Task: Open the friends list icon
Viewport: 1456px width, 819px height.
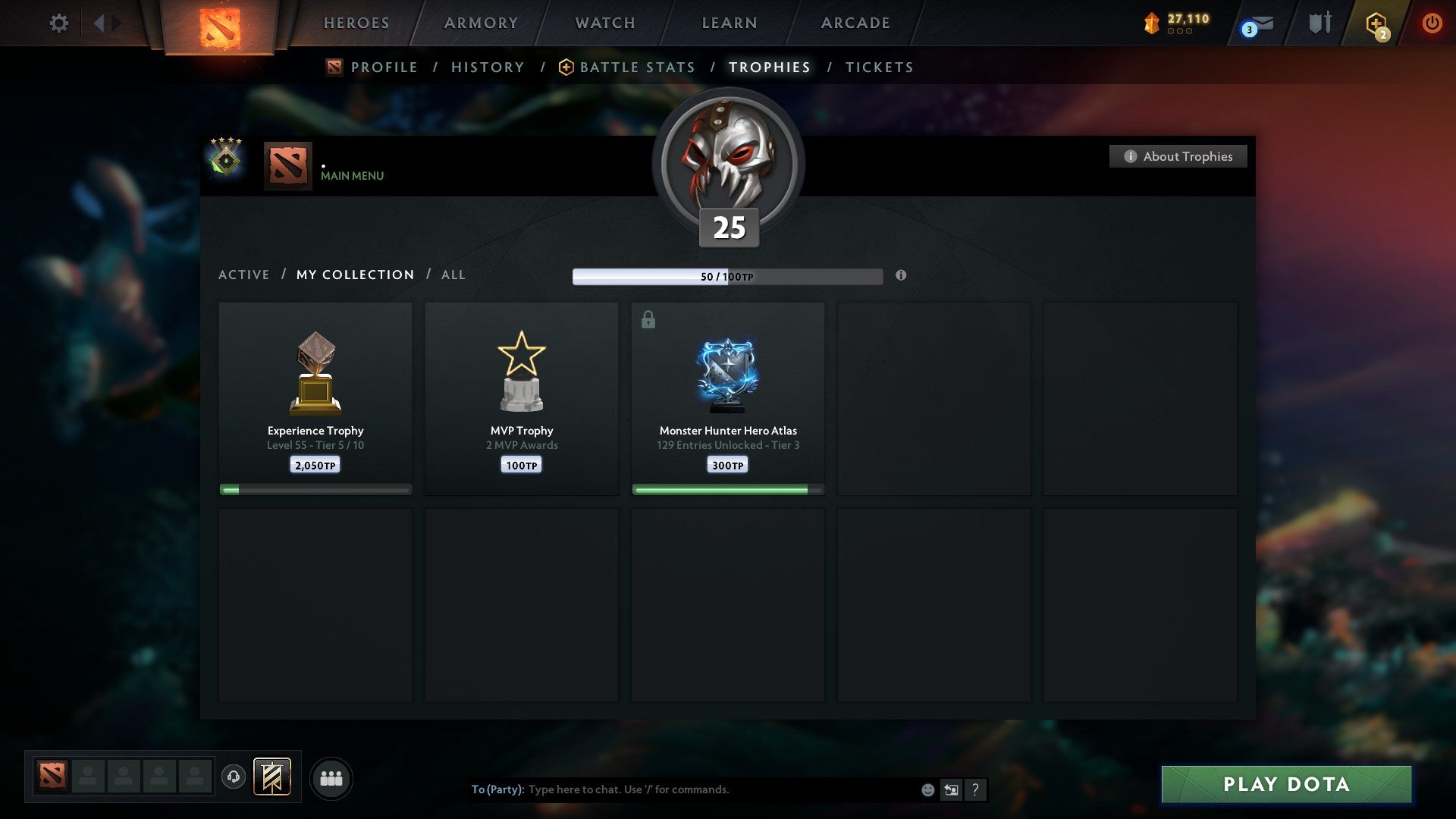Action: tap(331, 777)
